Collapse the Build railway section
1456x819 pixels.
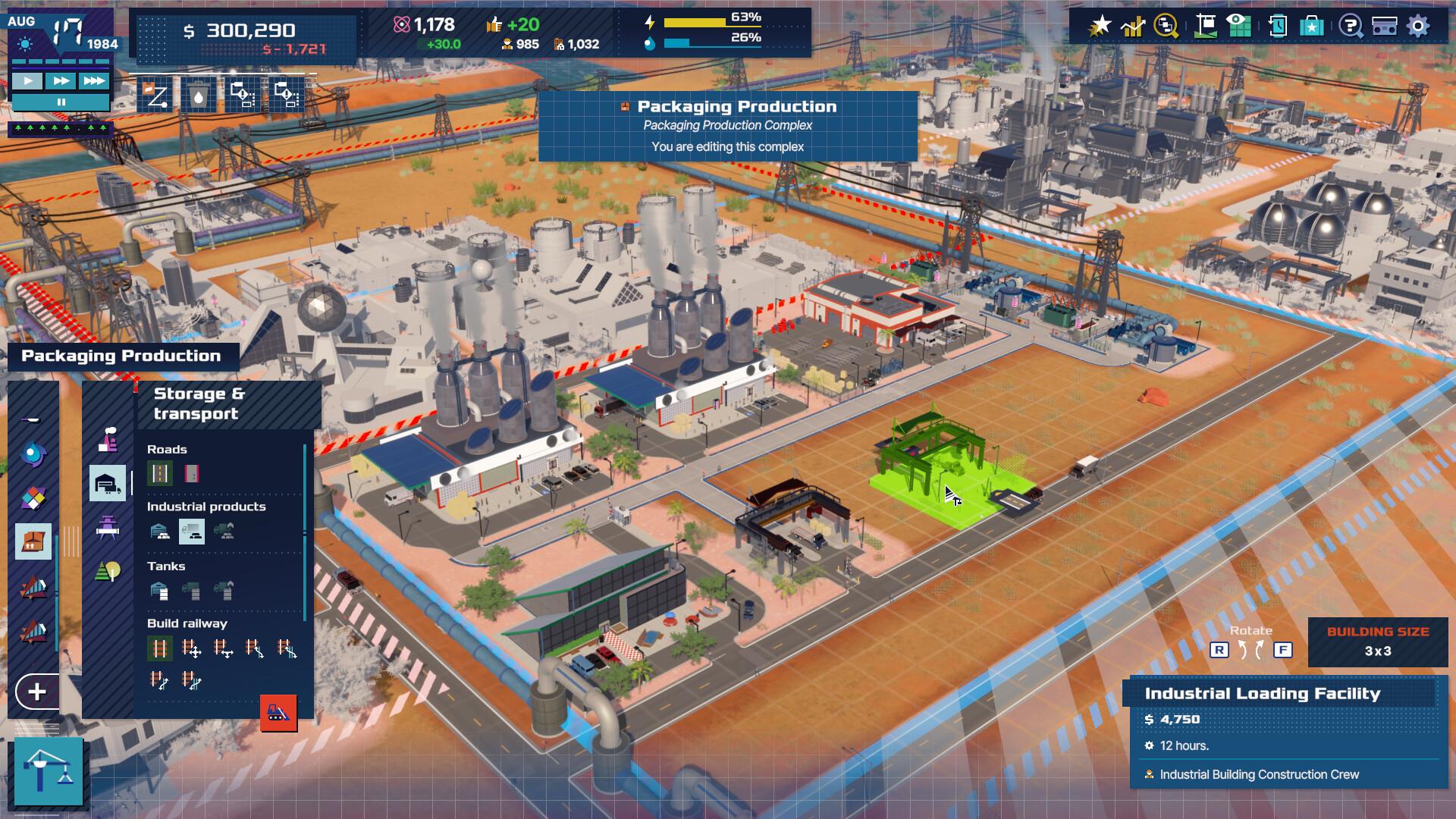(186, 623)
